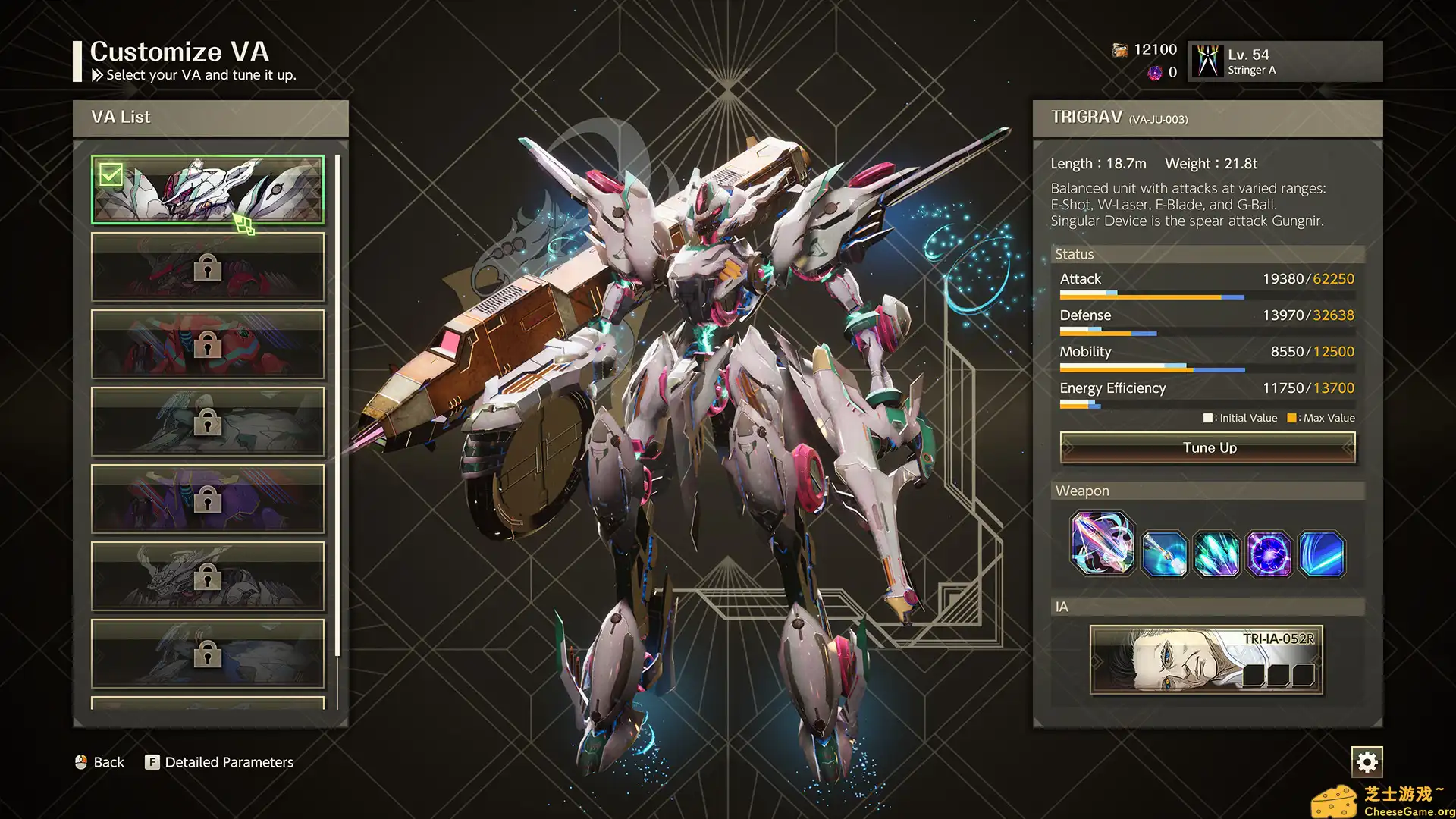
Task: Click the padlock on the purple VA entry
Action: coord(207,498)
